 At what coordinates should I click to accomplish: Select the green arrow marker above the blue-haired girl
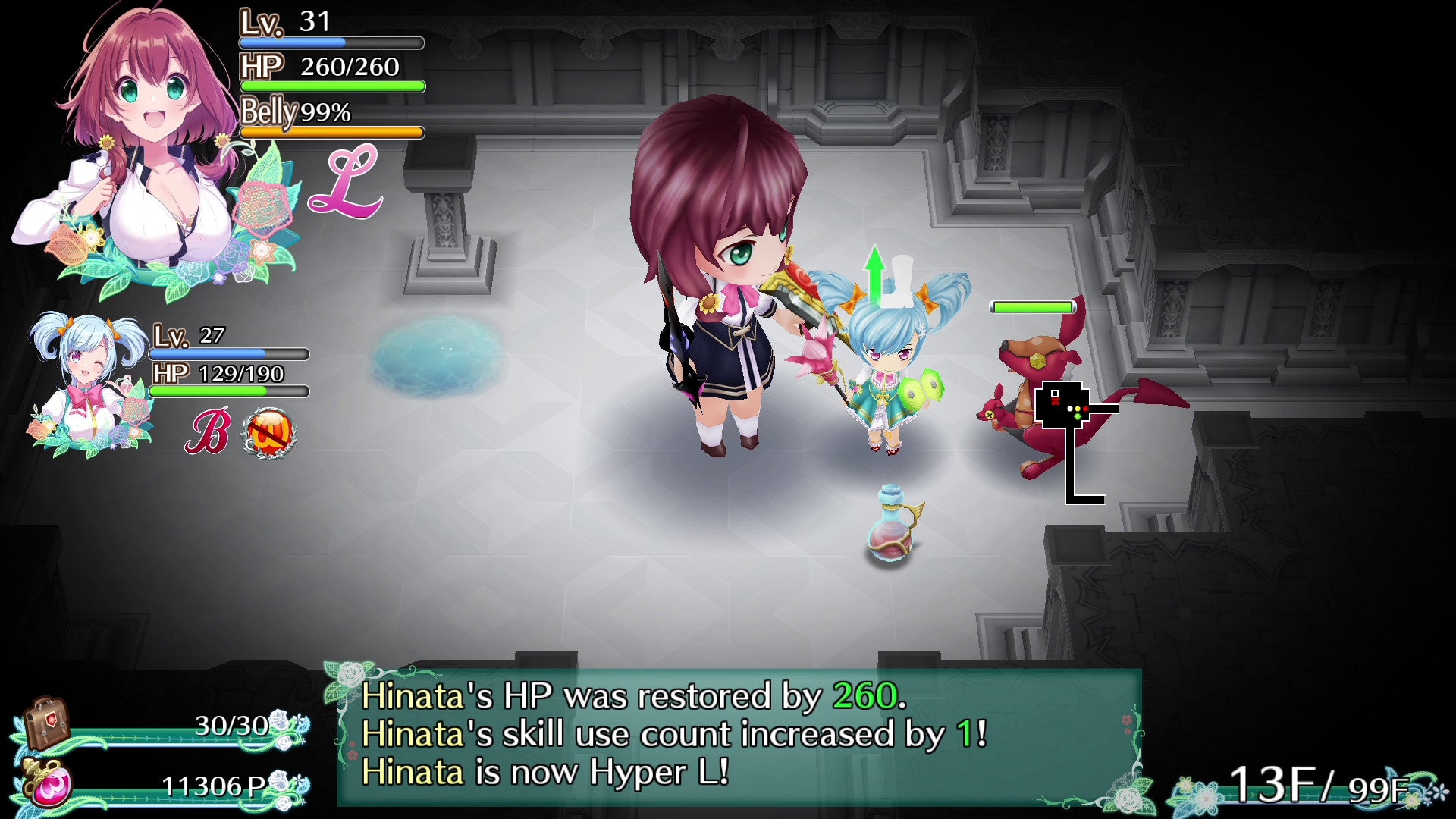click(x=877, y=273)
